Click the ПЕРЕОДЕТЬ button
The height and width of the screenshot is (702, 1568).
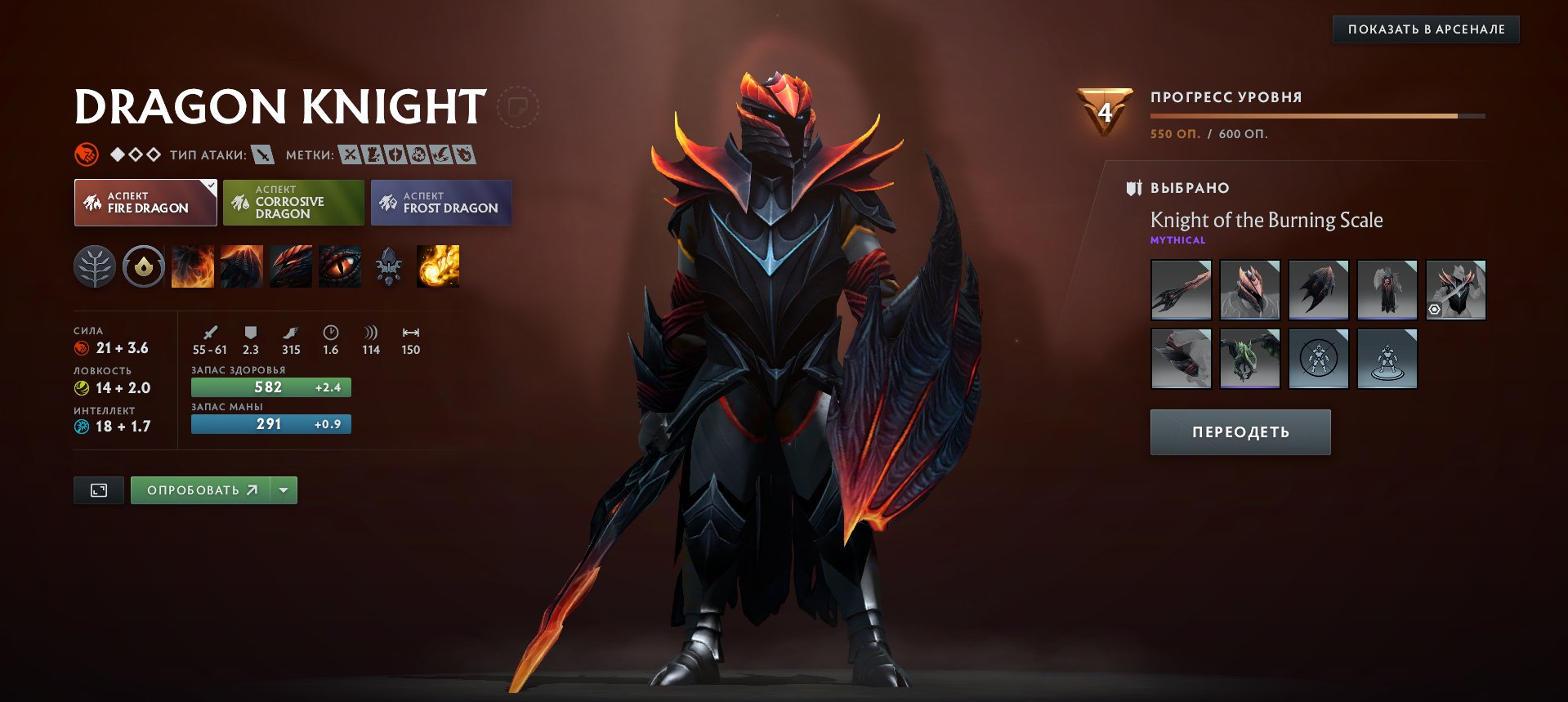point(1240,431)
